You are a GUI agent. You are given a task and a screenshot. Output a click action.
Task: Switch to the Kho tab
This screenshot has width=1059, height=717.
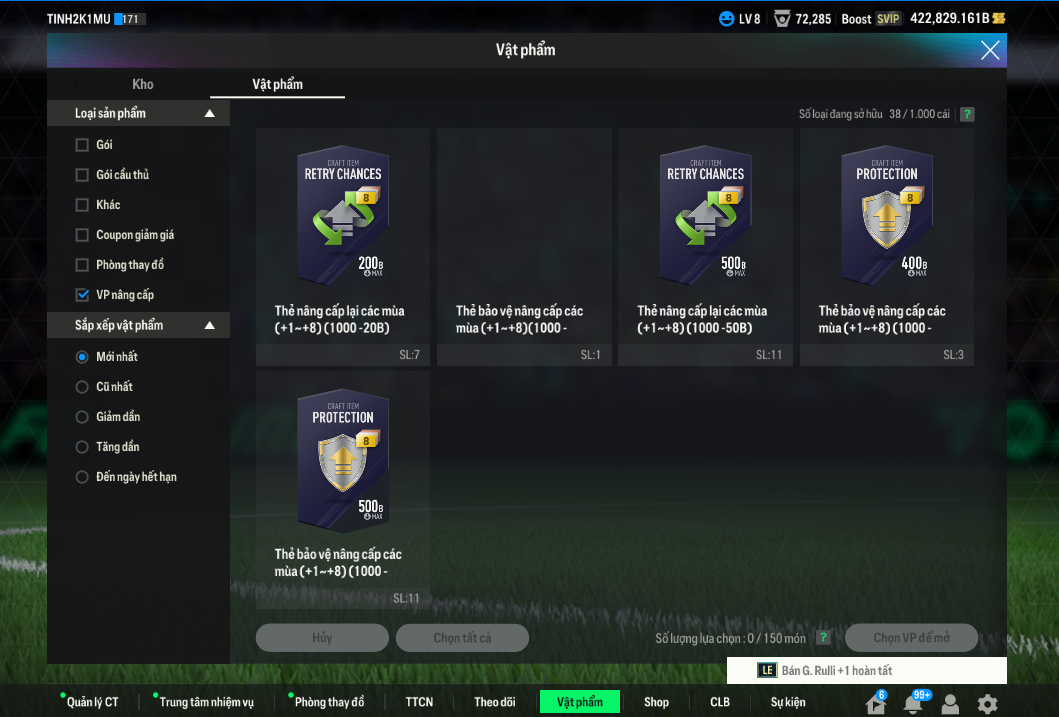pyautogui.click(x=143, y=84)
